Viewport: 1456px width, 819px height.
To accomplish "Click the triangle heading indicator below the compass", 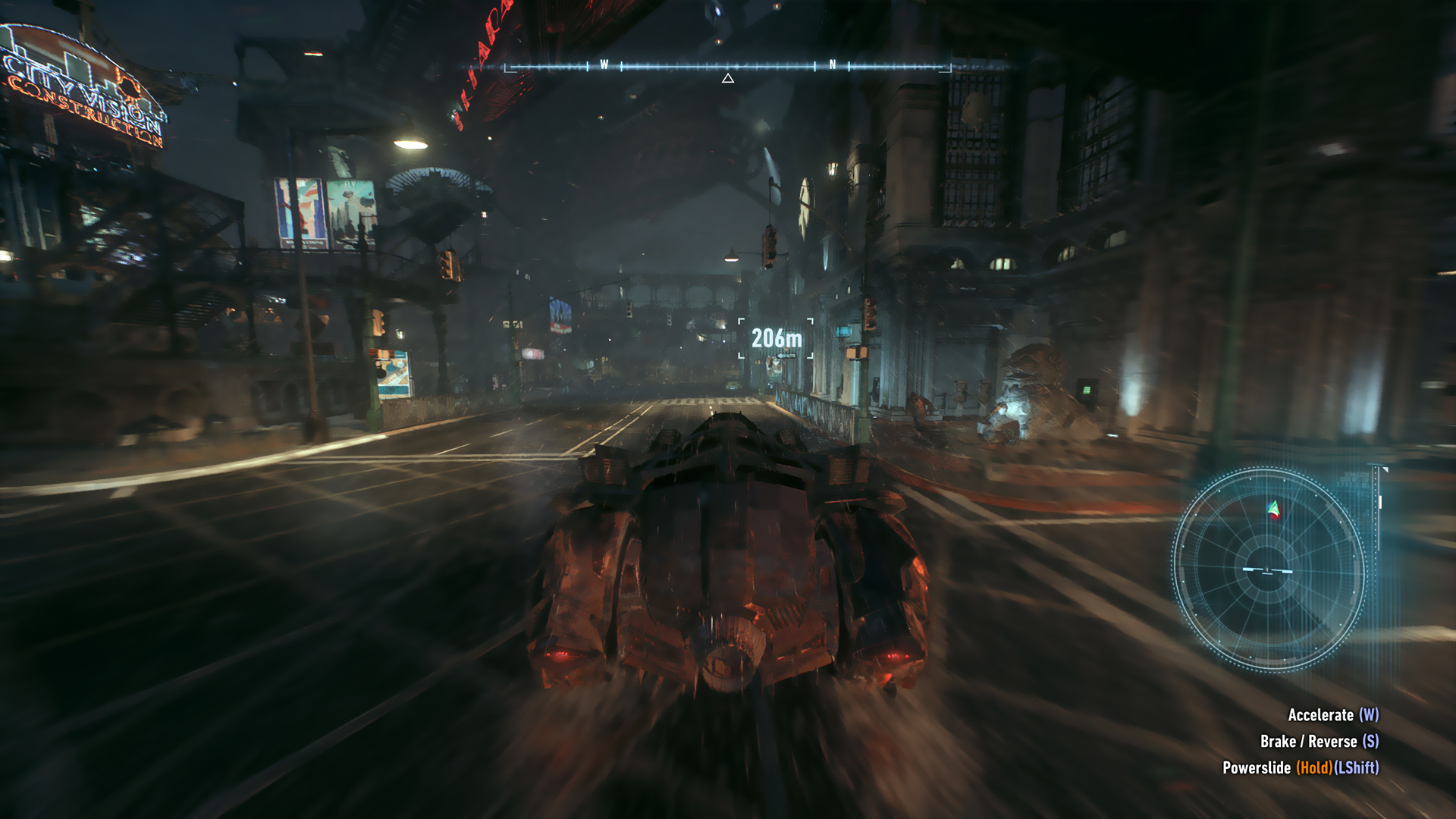I will tap(728, 77).
